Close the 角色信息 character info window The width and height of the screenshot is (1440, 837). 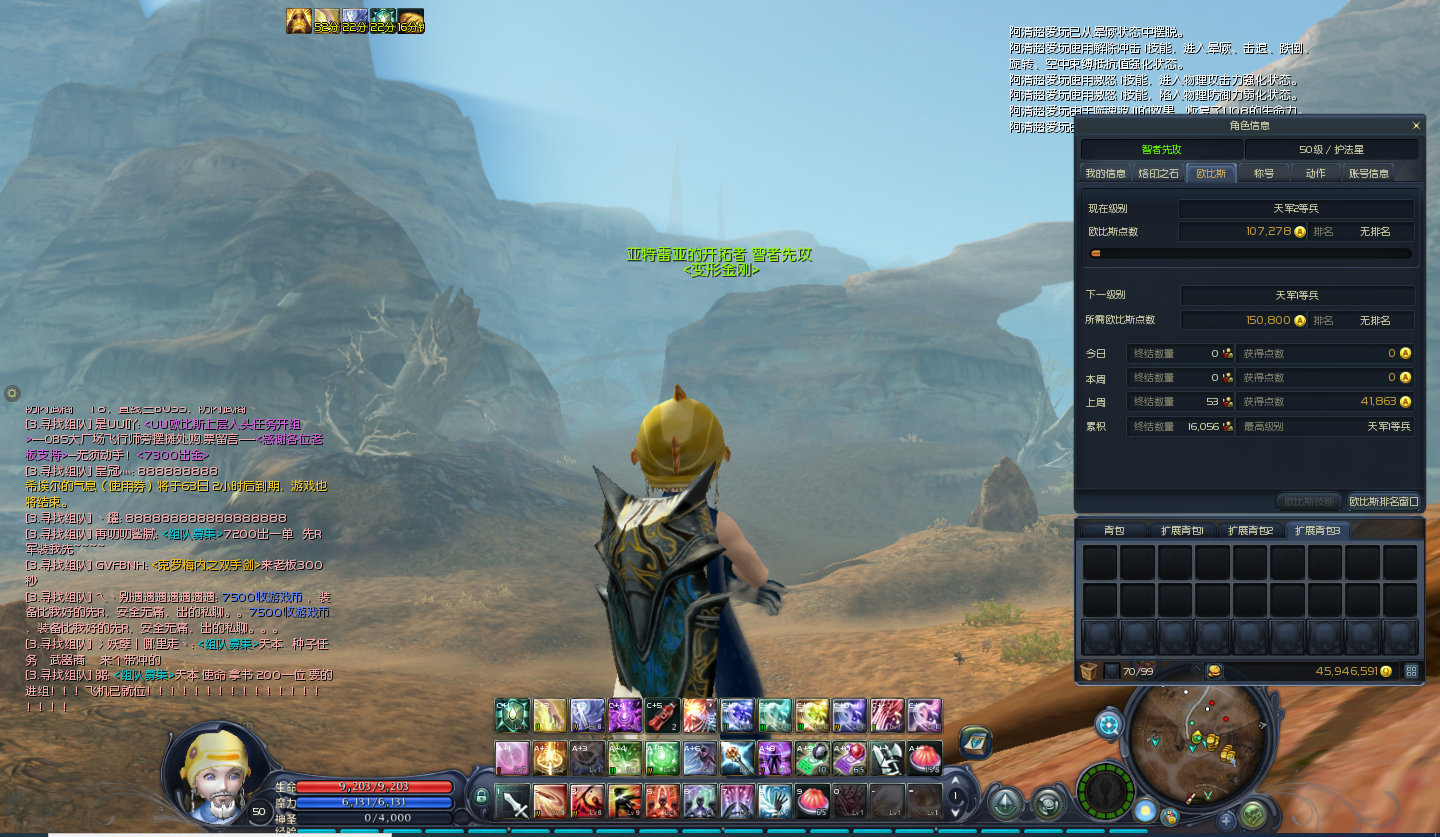click(1415, 126)
